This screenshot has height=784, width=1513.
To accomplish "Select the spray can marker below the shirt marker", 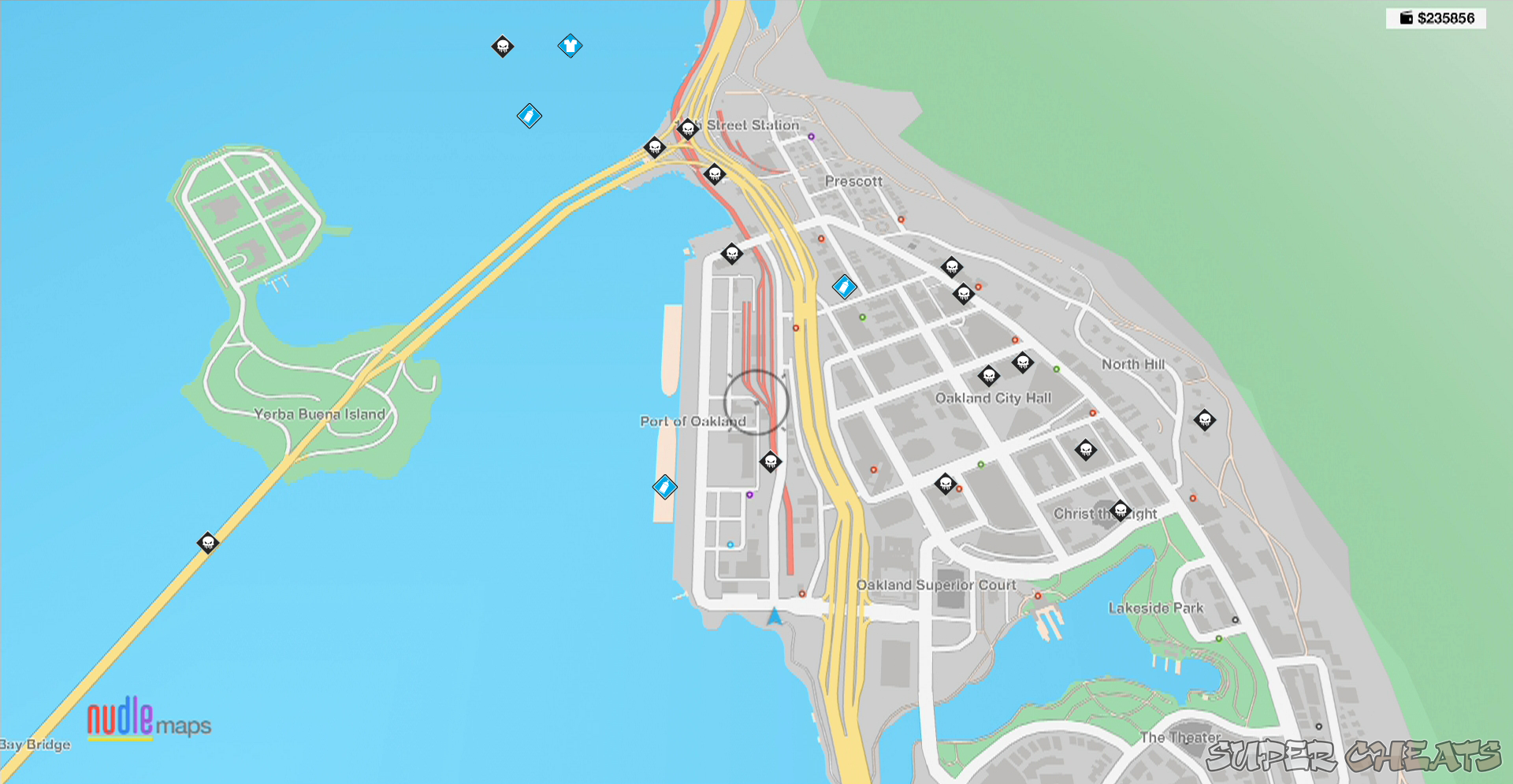I will click(x=530, y=117).
